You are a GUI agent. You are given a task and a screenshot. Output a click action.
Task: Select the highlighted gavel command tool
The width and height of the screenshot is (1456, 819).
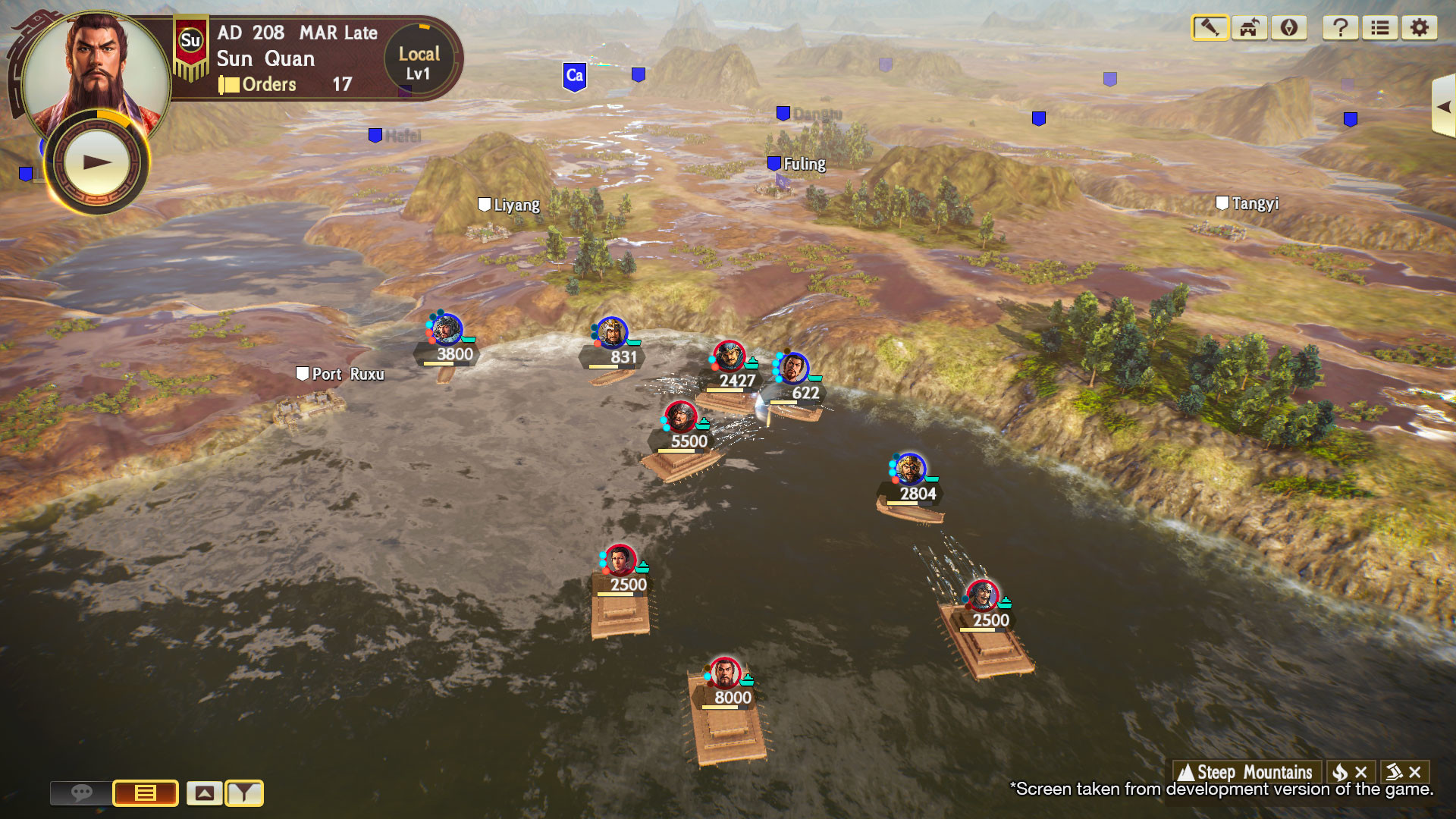(1210, 28)
